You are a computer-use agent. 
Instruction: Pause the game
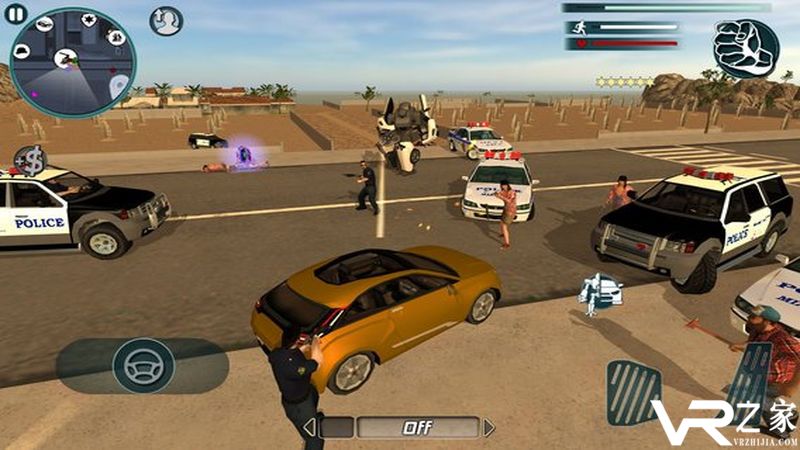coord(15,13)
